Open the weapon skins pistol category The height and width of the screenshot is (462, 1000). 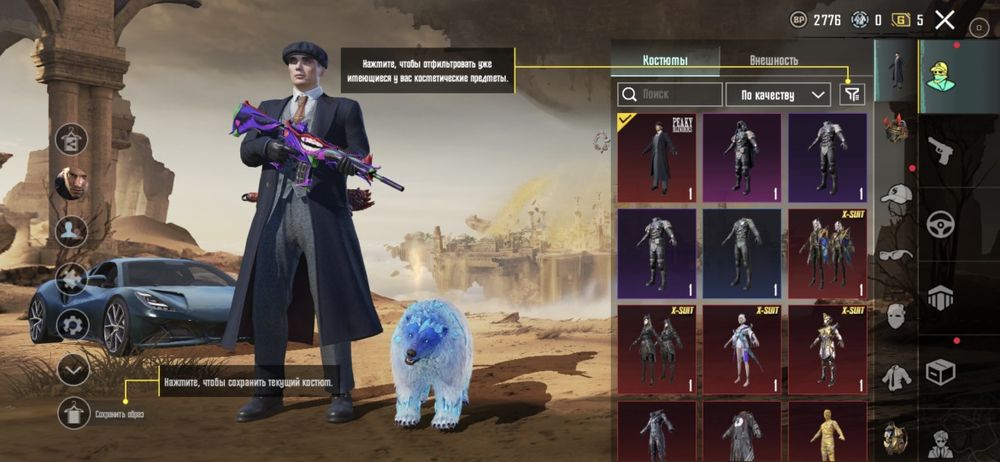click(940, 150)
